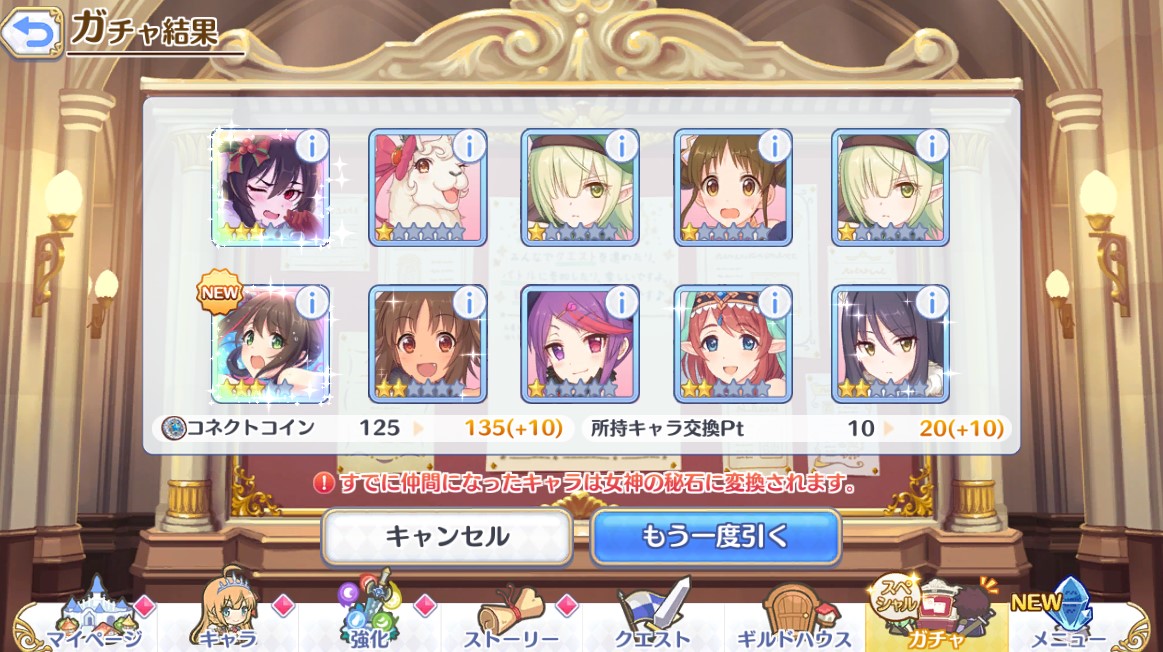Select the red-haired elf with headband
The image size is (1163, 652).
pos(732,346)
